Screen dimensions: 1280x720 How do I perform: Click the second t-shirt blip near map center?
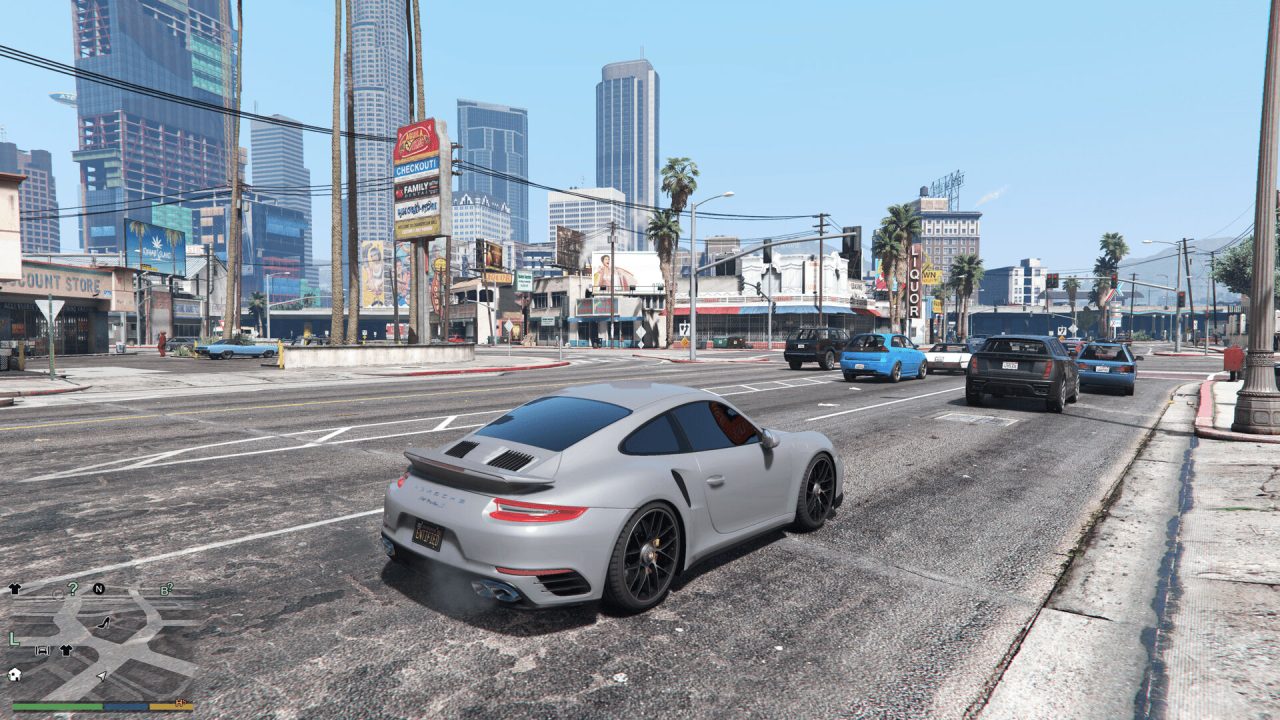65,650
